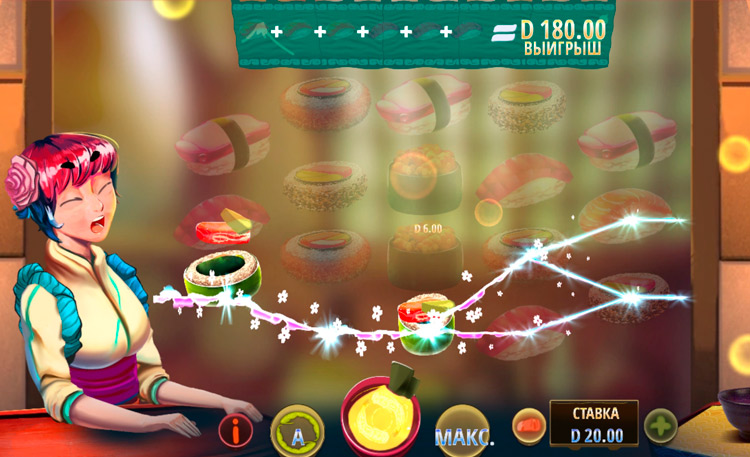Set max bet with МАКС. button
Screen dimensions: 750x457
coord(464,436)
